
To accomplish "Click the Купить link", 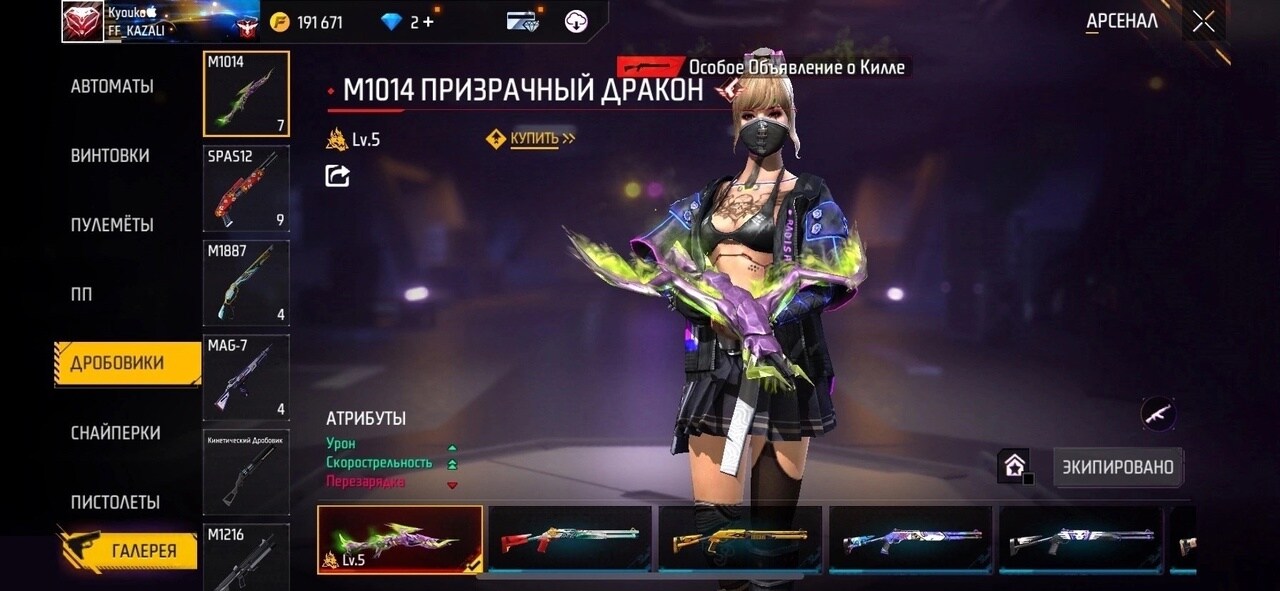I will (x=534, y=139).
